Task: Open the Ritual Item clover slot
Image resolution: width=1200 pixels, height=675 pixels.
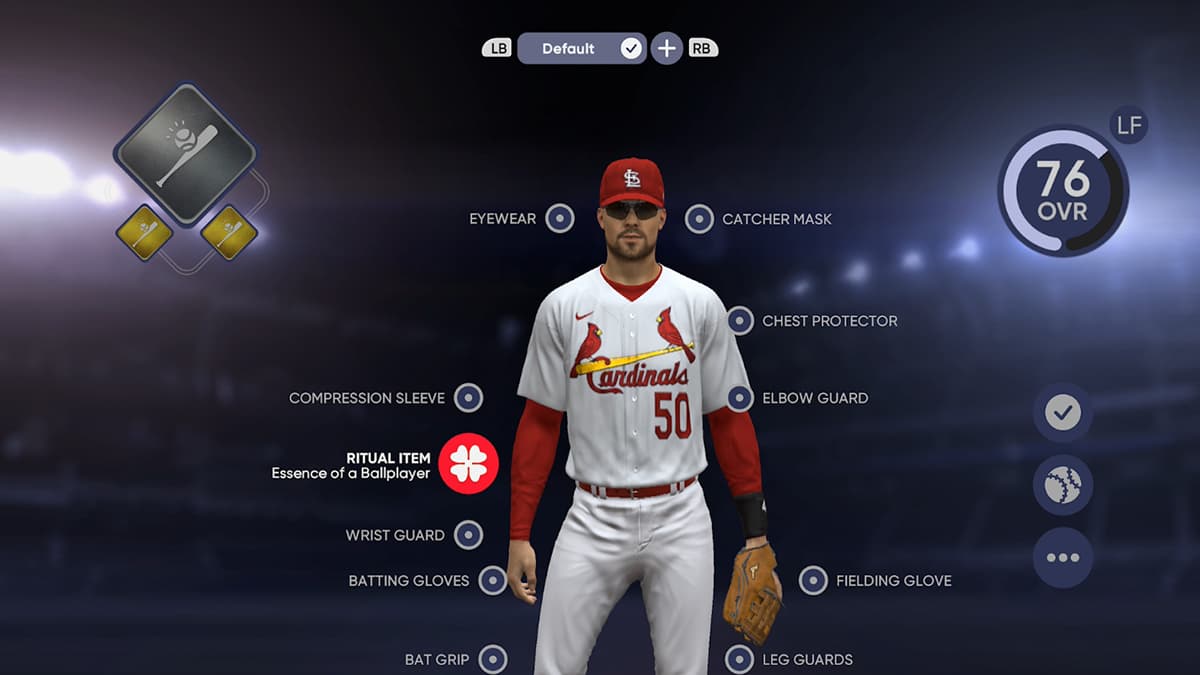Action: click(468, 464)
